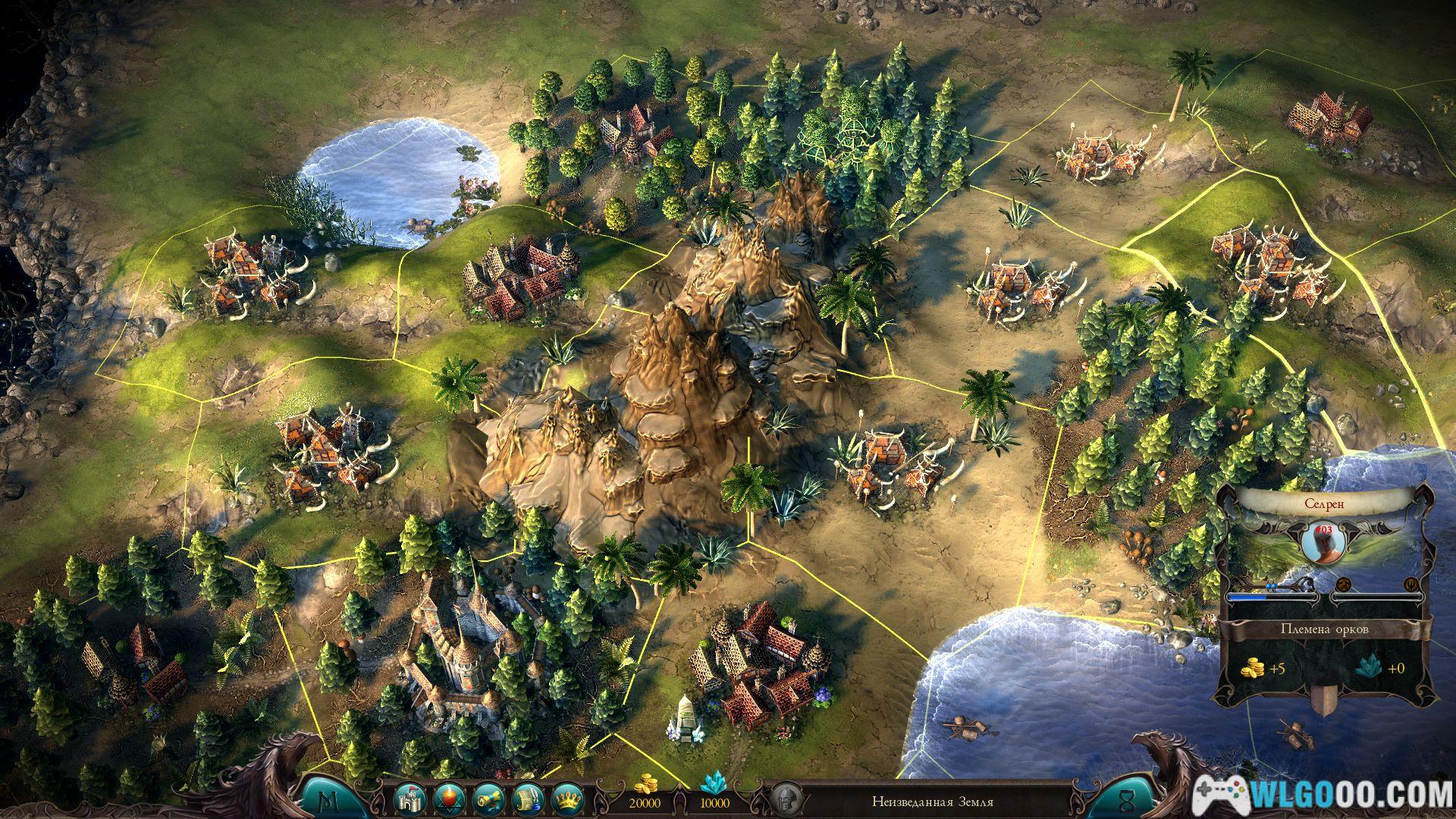The height and width of the screenshot is (819, 1456).
Task: Open the parchment and quill journal
Action: click(525, 799)
